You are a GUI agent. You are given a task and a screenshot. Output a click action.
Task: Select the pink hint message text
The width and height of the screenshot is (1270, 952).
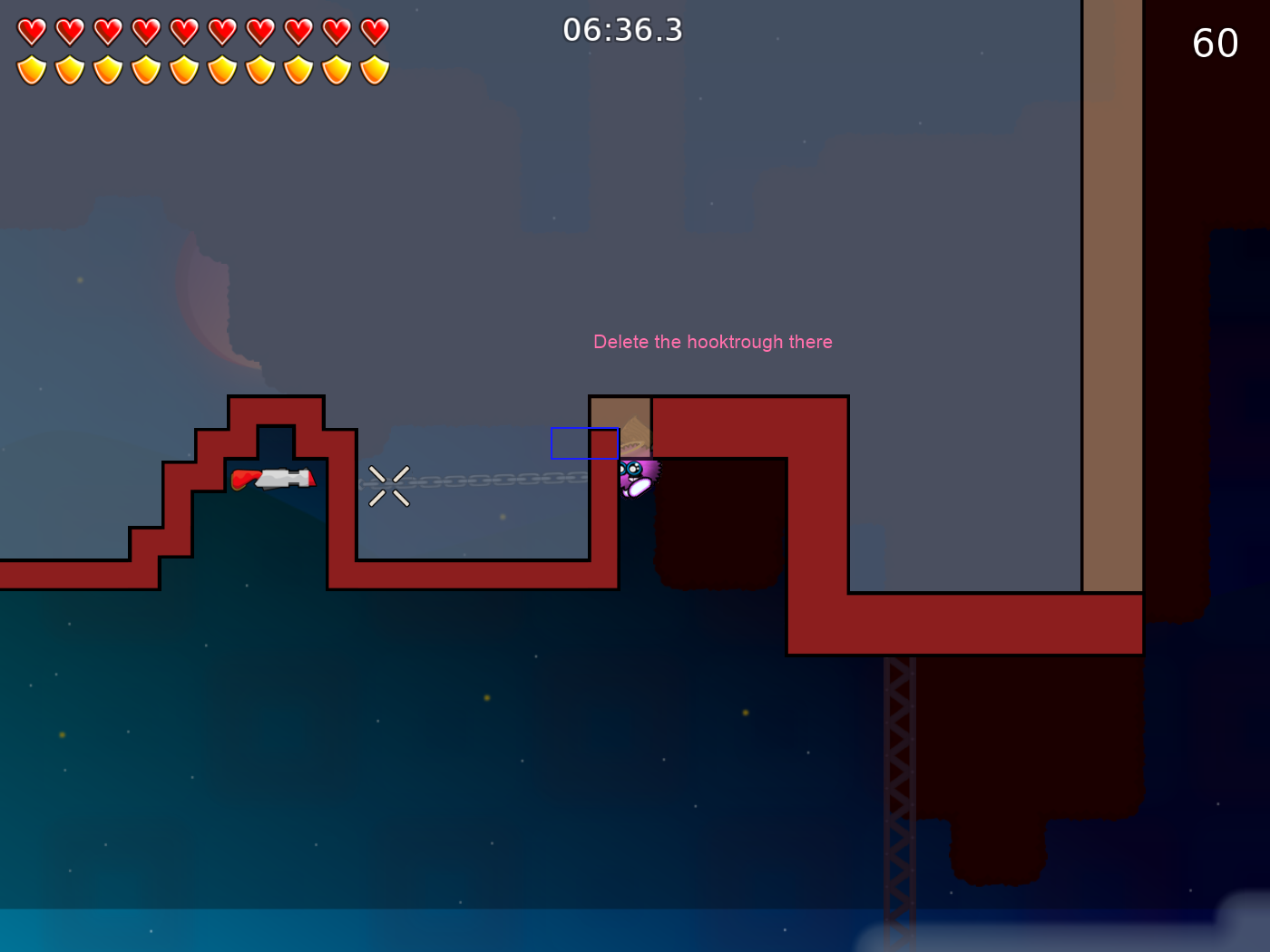coord(713,342)
